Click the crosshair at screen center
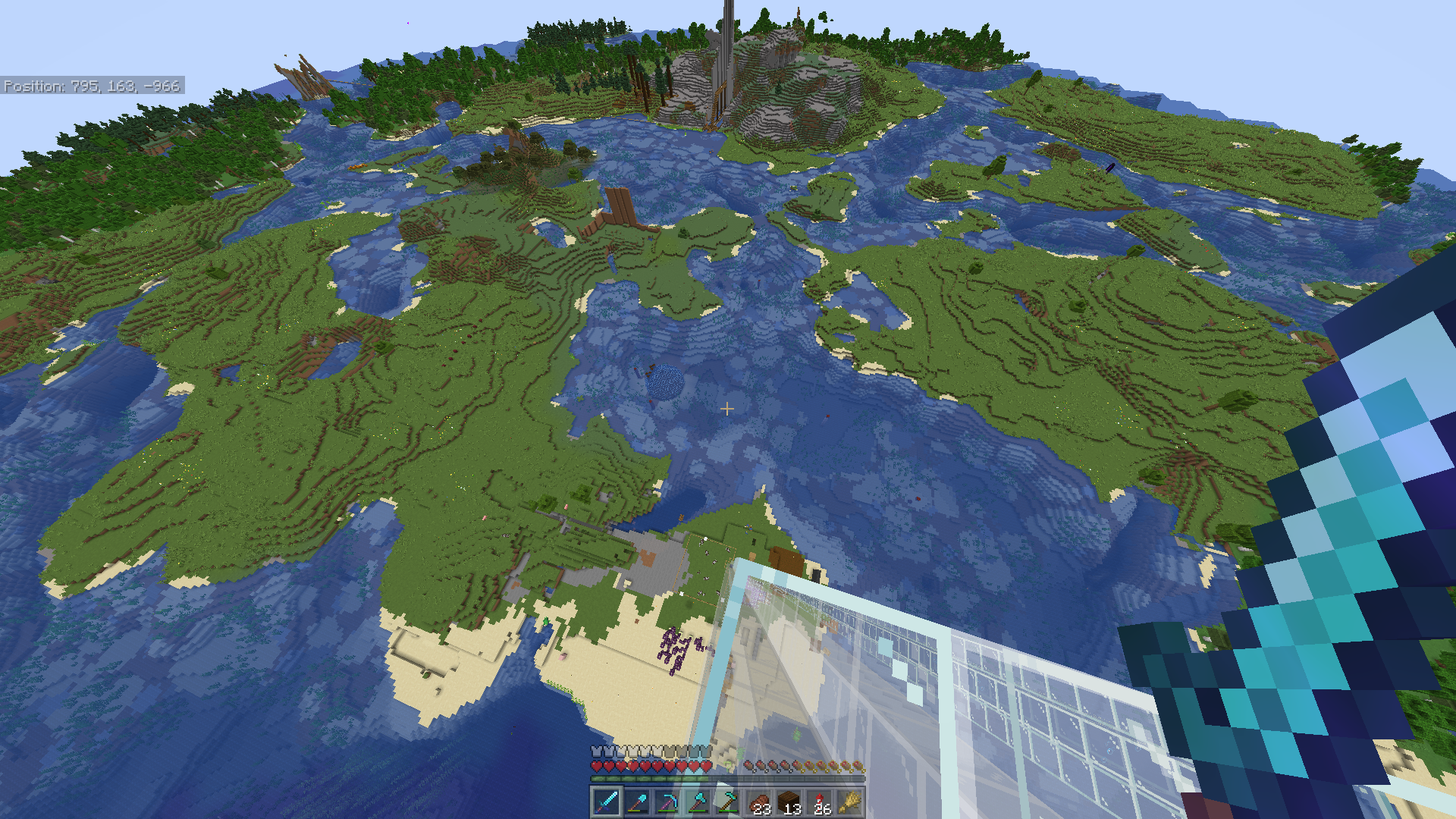Viewport: 1456px width, 819px height. point(728,409)
